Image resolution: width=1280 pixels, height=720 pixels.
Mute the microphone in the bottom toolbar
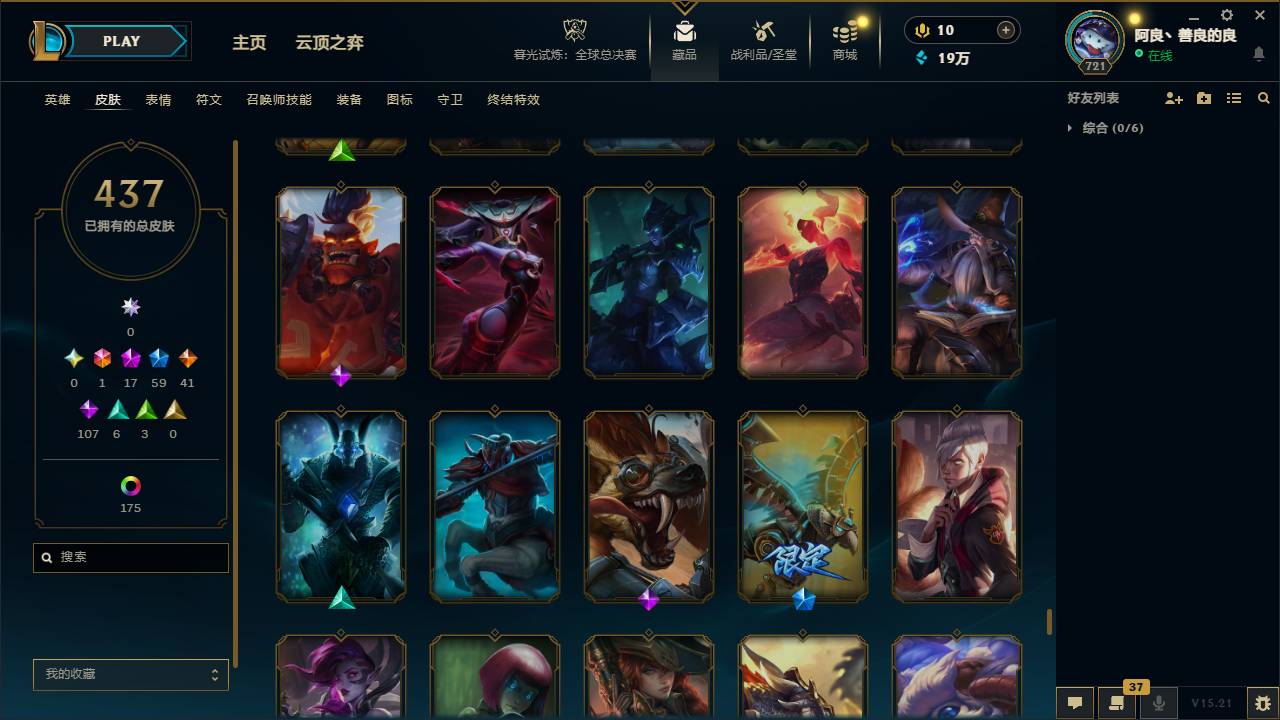[1158, 703]
